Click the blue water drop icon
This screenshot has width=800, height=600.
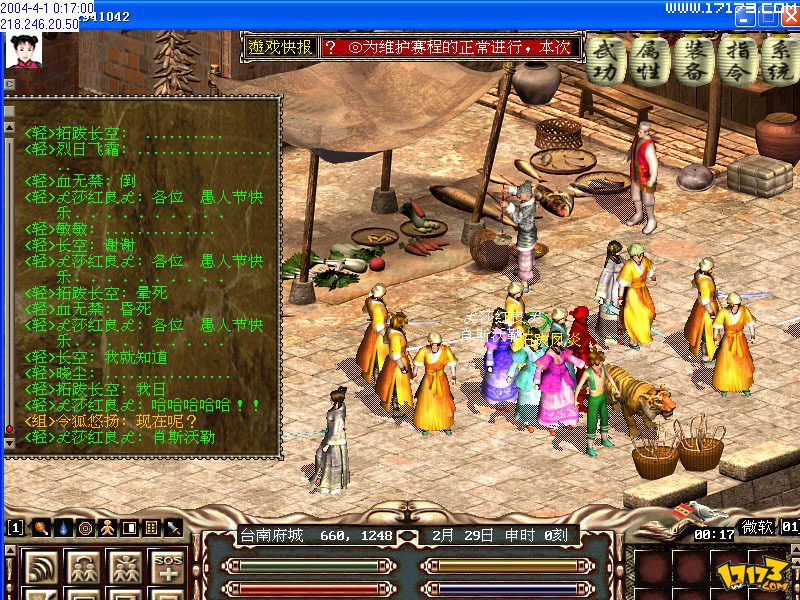pos(64,528)
